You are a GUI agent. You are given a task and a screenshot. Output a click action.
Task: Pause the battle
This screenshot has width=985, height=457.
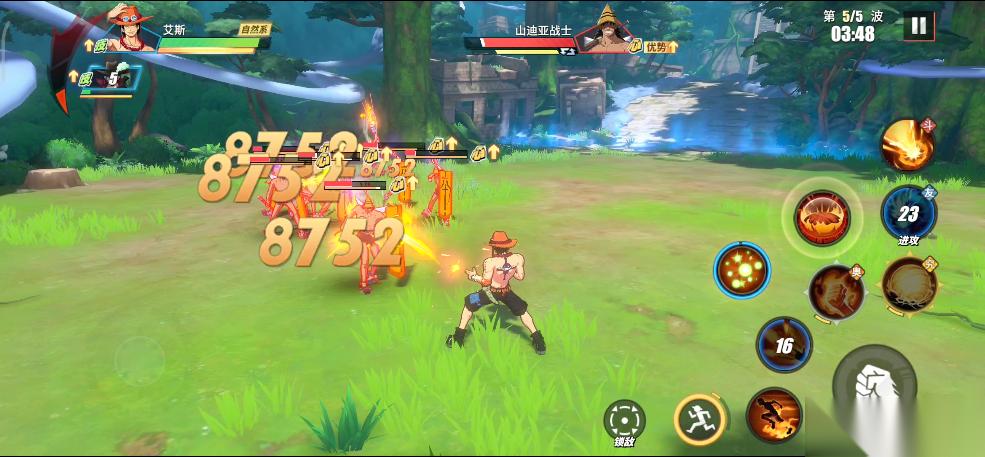tap(918, 26)
